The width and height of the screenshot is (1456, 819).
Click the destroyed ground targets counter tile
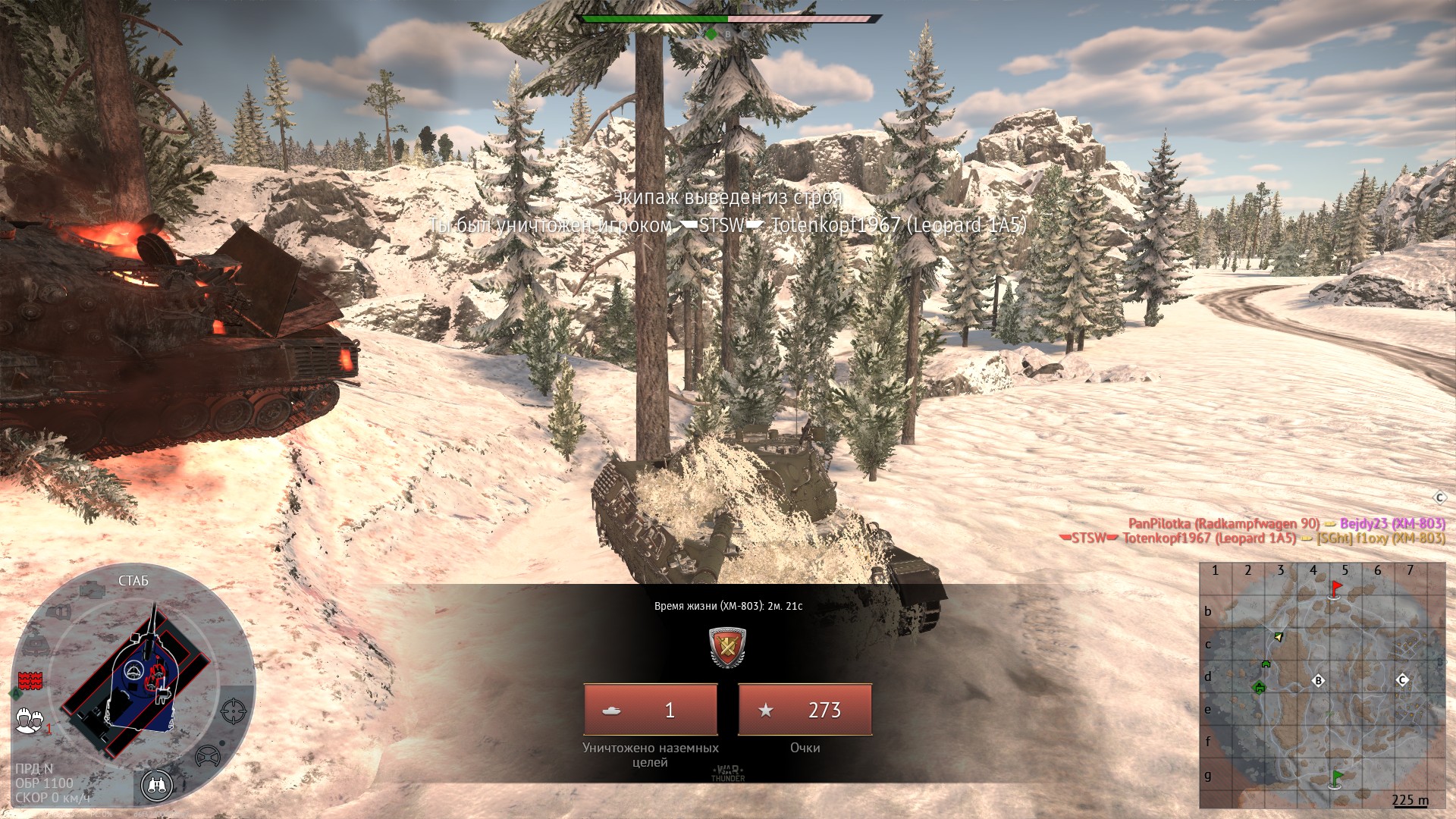(650, 710)
